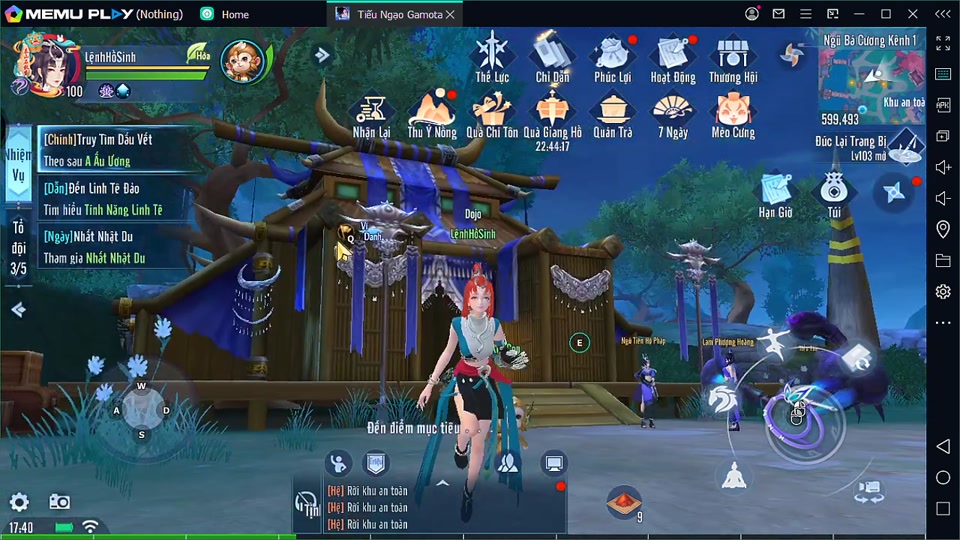Select the Truy Tìm Dấu Vết quest
Screen dimensions: 960x540
pos(112,149)
